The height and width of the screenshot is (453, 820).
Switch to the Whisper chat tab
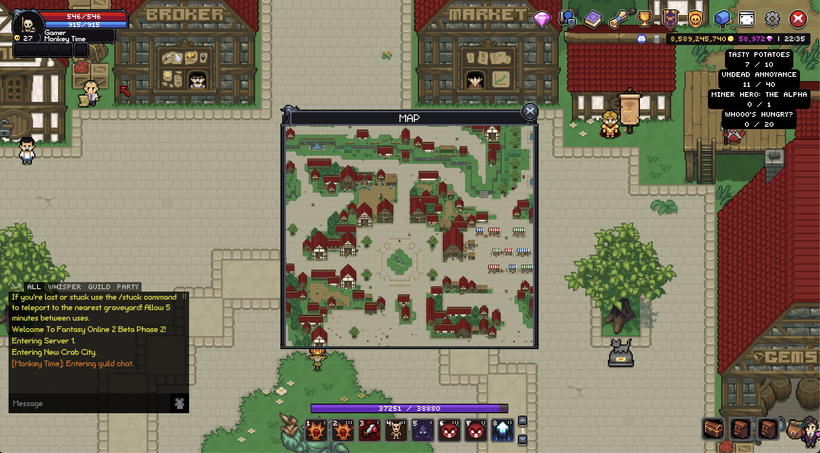[65, 287]
